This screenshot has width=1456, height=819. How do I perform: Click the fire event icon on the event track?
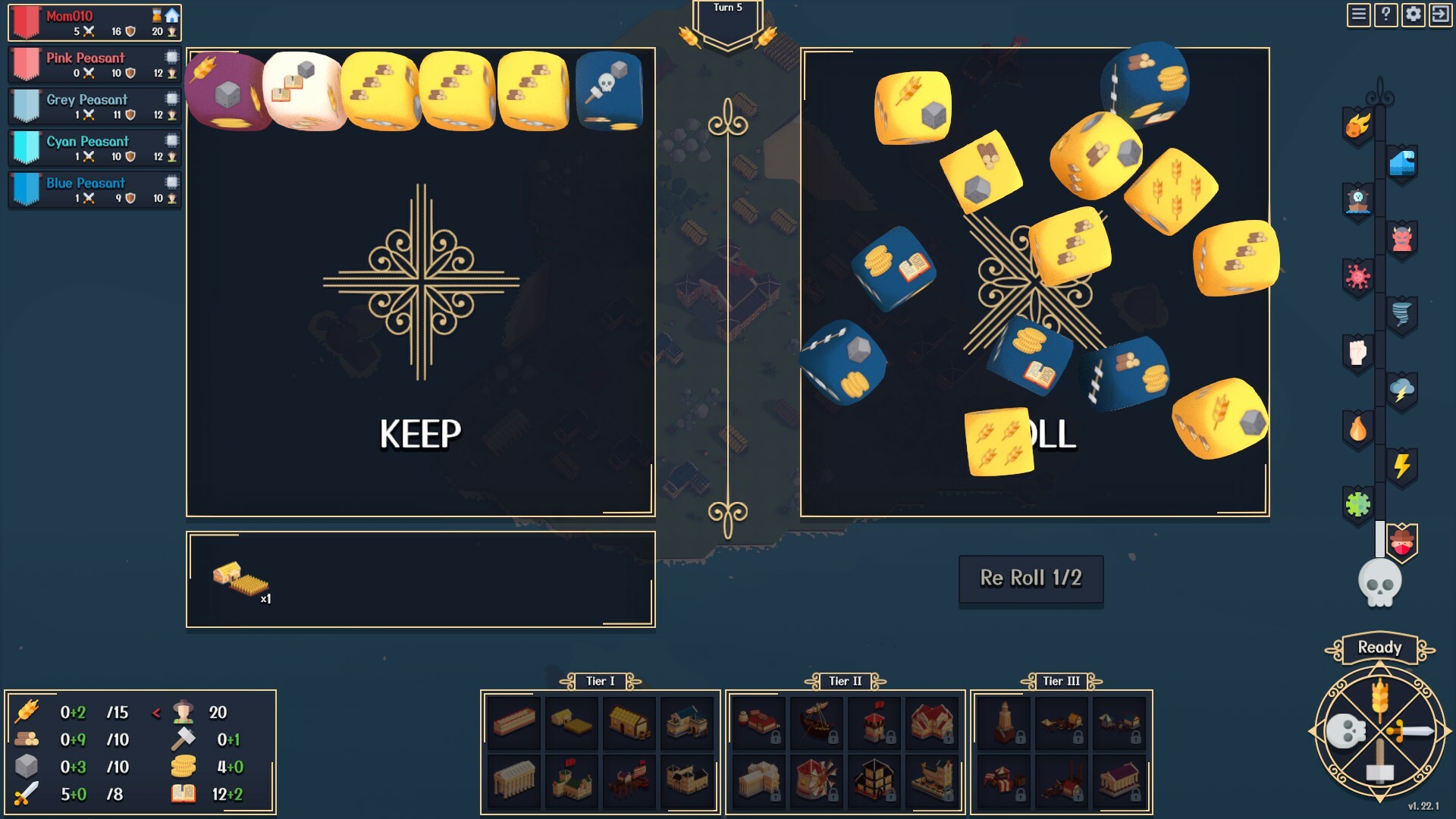tap(1357, 431)
